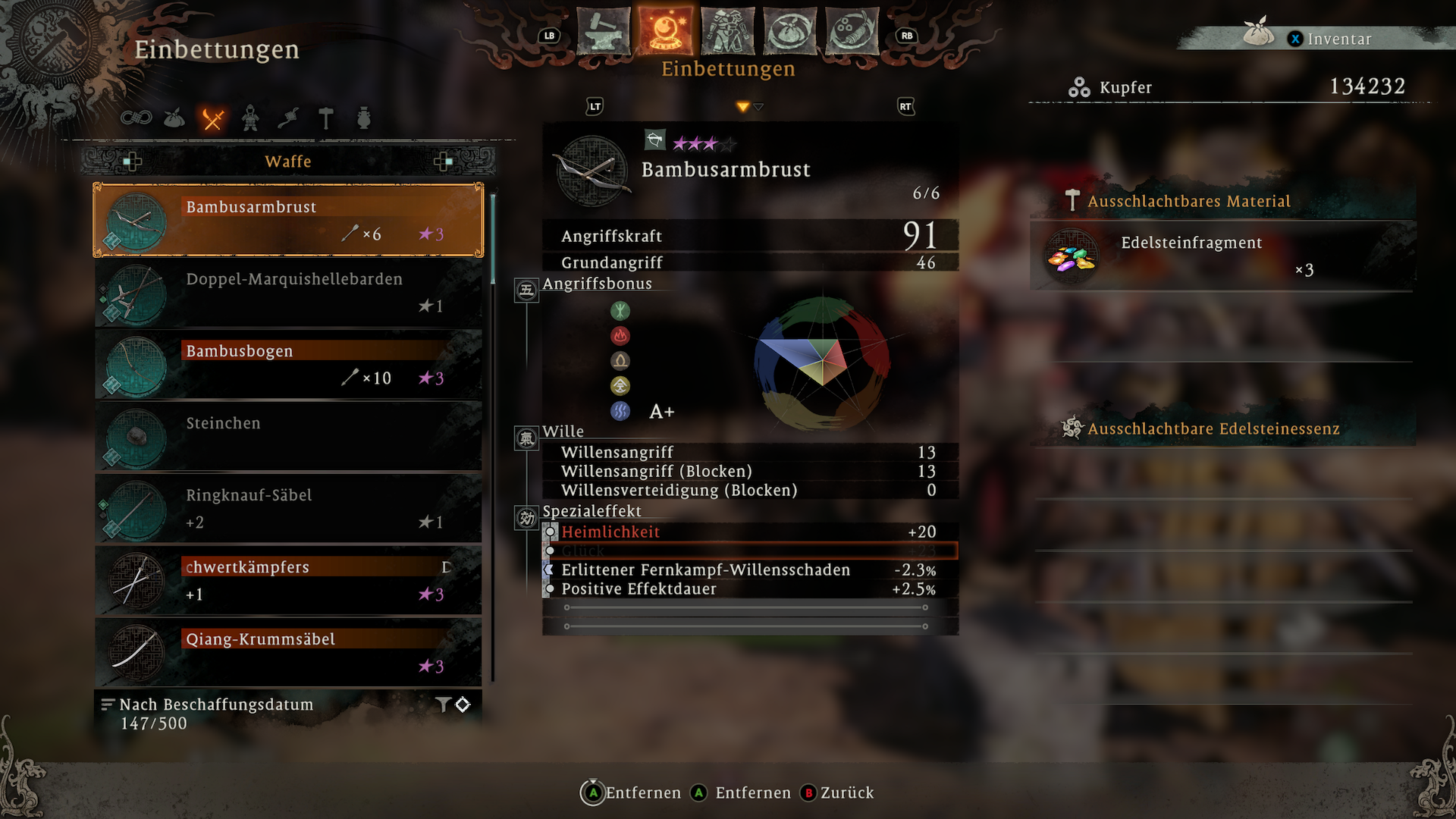Choose the Qiang-Krummsäbel row

click(x=288, y=652)
